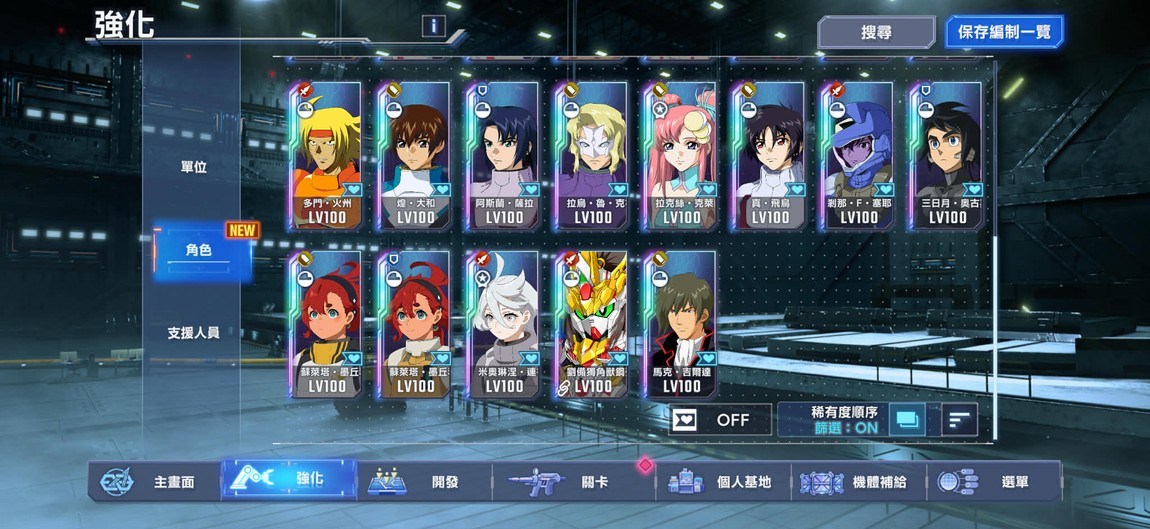Select the 多門・火州 character card
This screenshot has width=1150, height=529.
coord(327,156)
